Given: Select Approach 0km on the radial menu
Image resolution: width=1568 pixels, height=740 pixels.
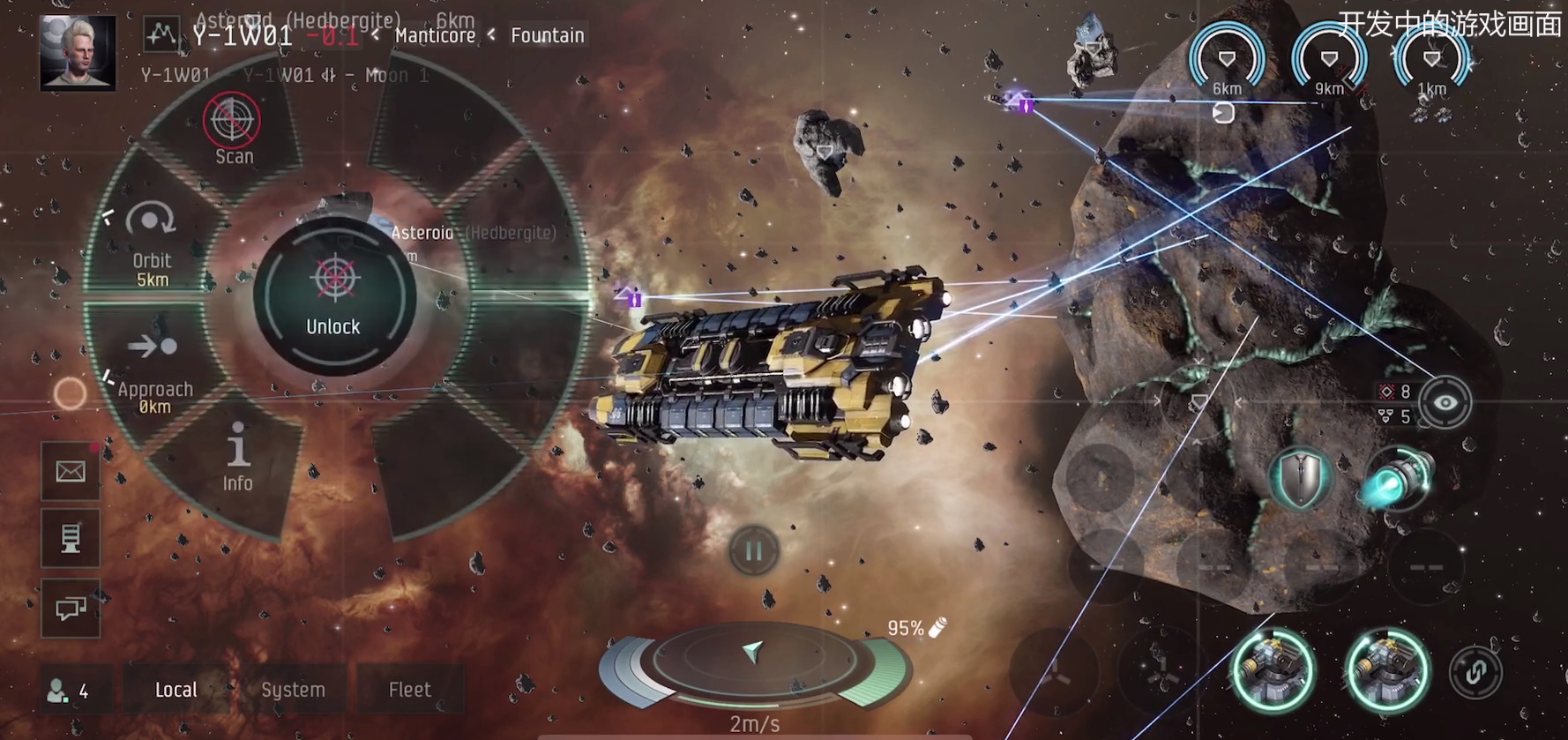Looking at the screenshot, I should [154, 370].
